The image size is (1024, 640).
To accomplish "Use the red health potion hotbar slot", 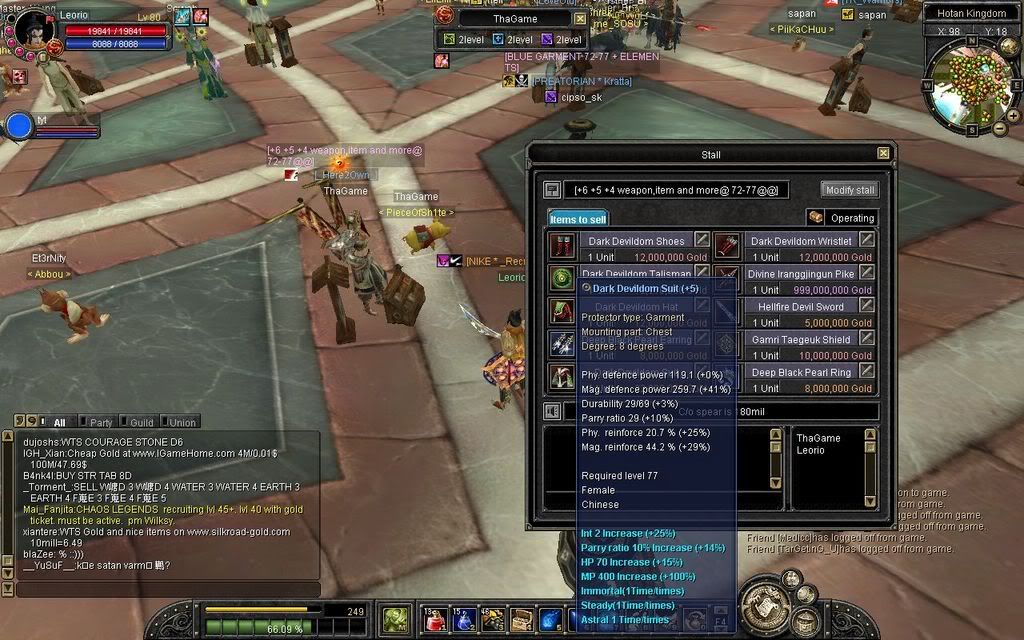I will tap(433, 621).
